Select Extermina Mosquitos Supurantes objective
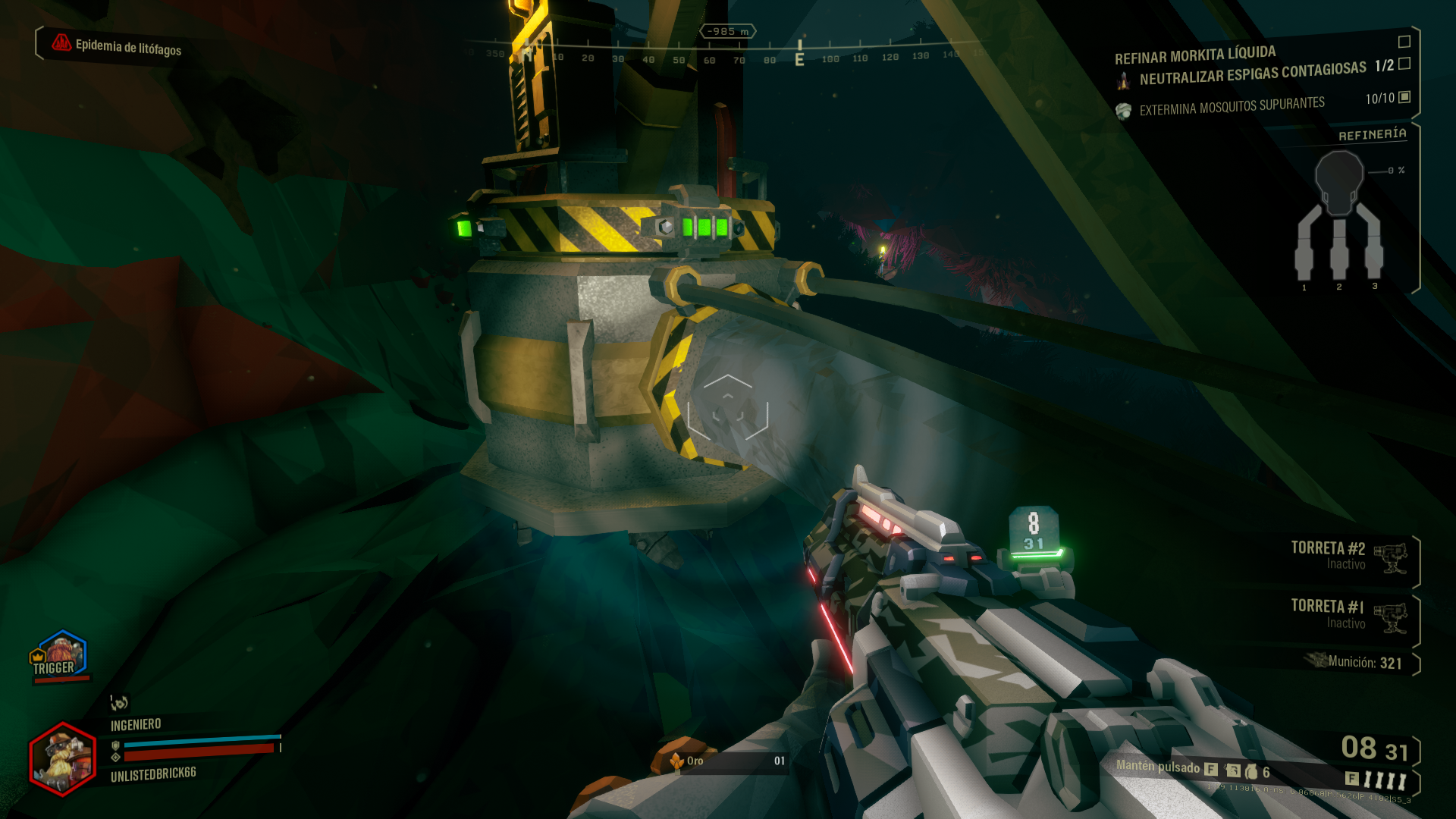 coord(1232,106)
